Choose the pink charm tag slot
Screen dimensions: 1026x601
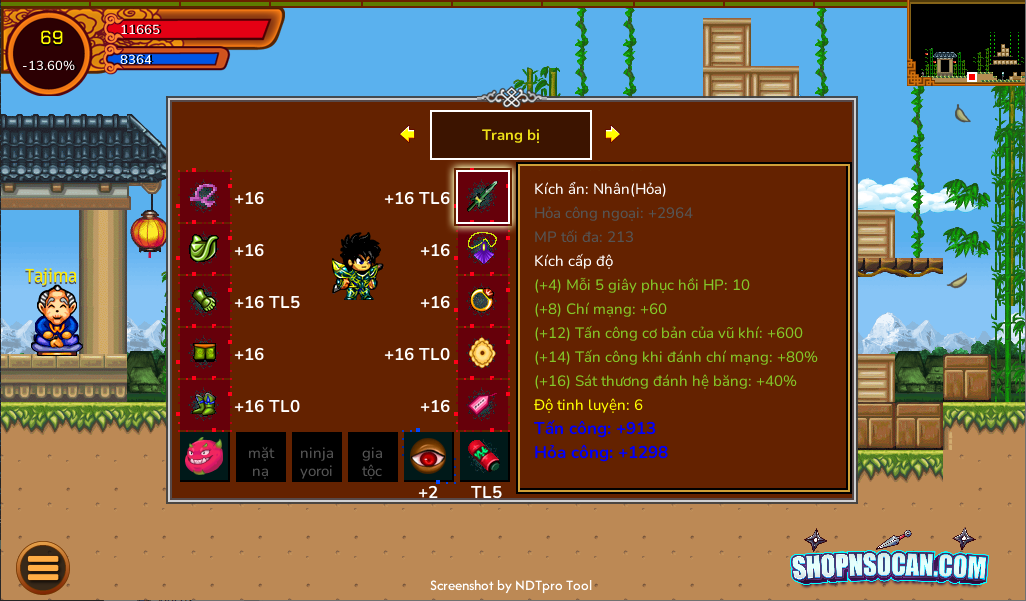coord(483,405)
